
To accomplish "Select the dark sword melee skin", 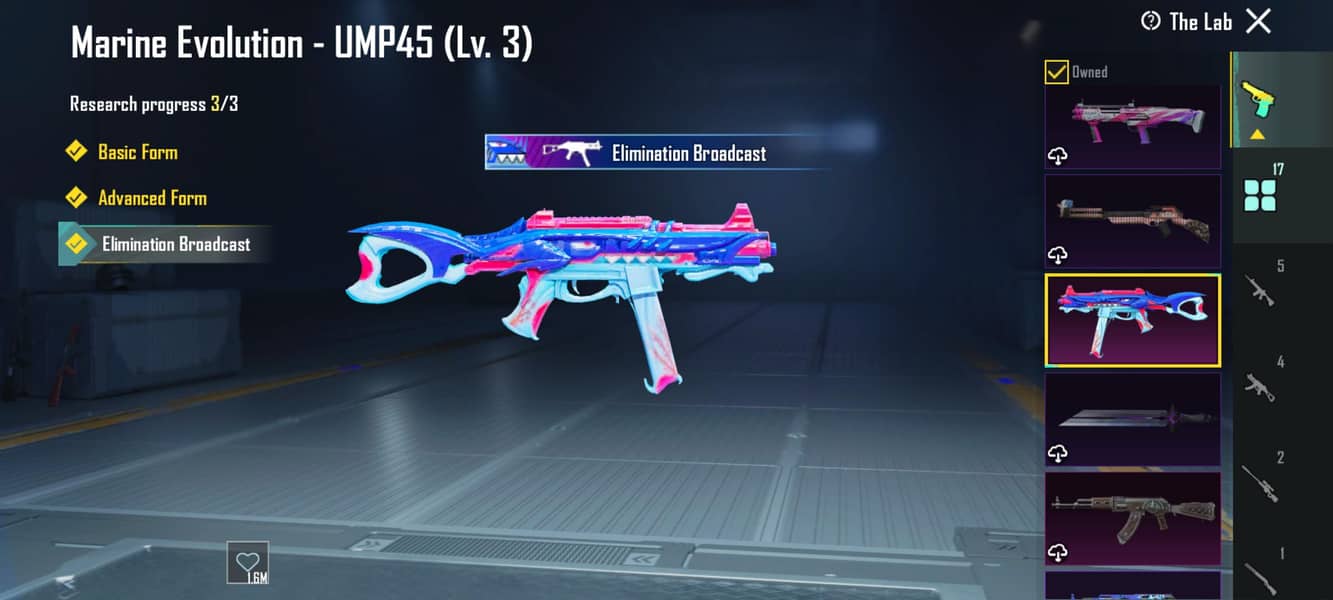I will 1132,418.
